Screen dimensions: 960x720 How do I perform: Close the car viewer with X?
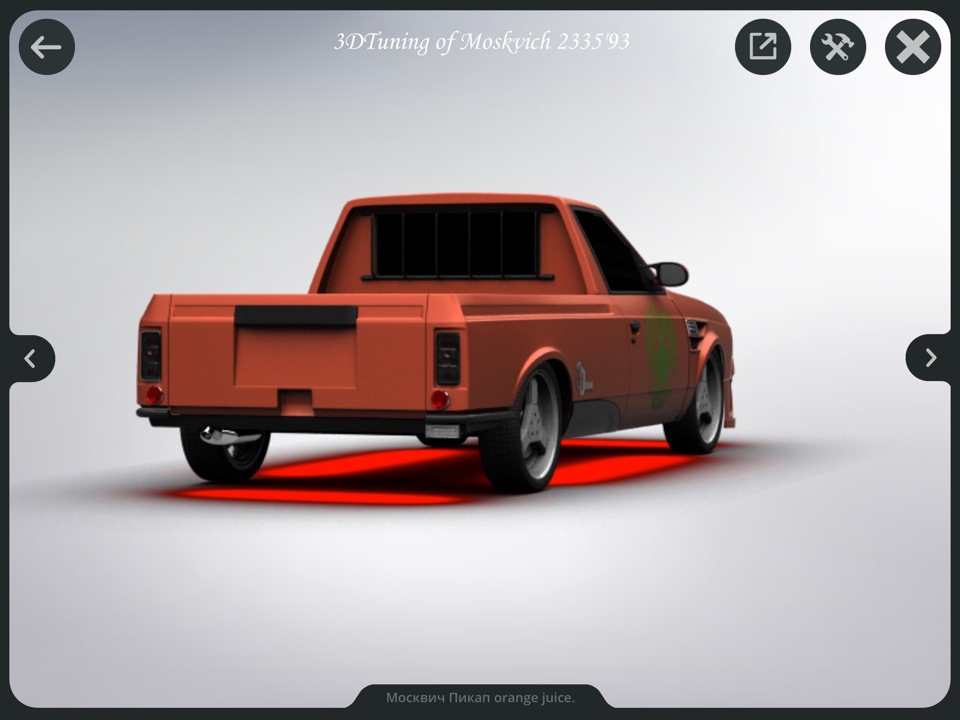click(913, 47)
